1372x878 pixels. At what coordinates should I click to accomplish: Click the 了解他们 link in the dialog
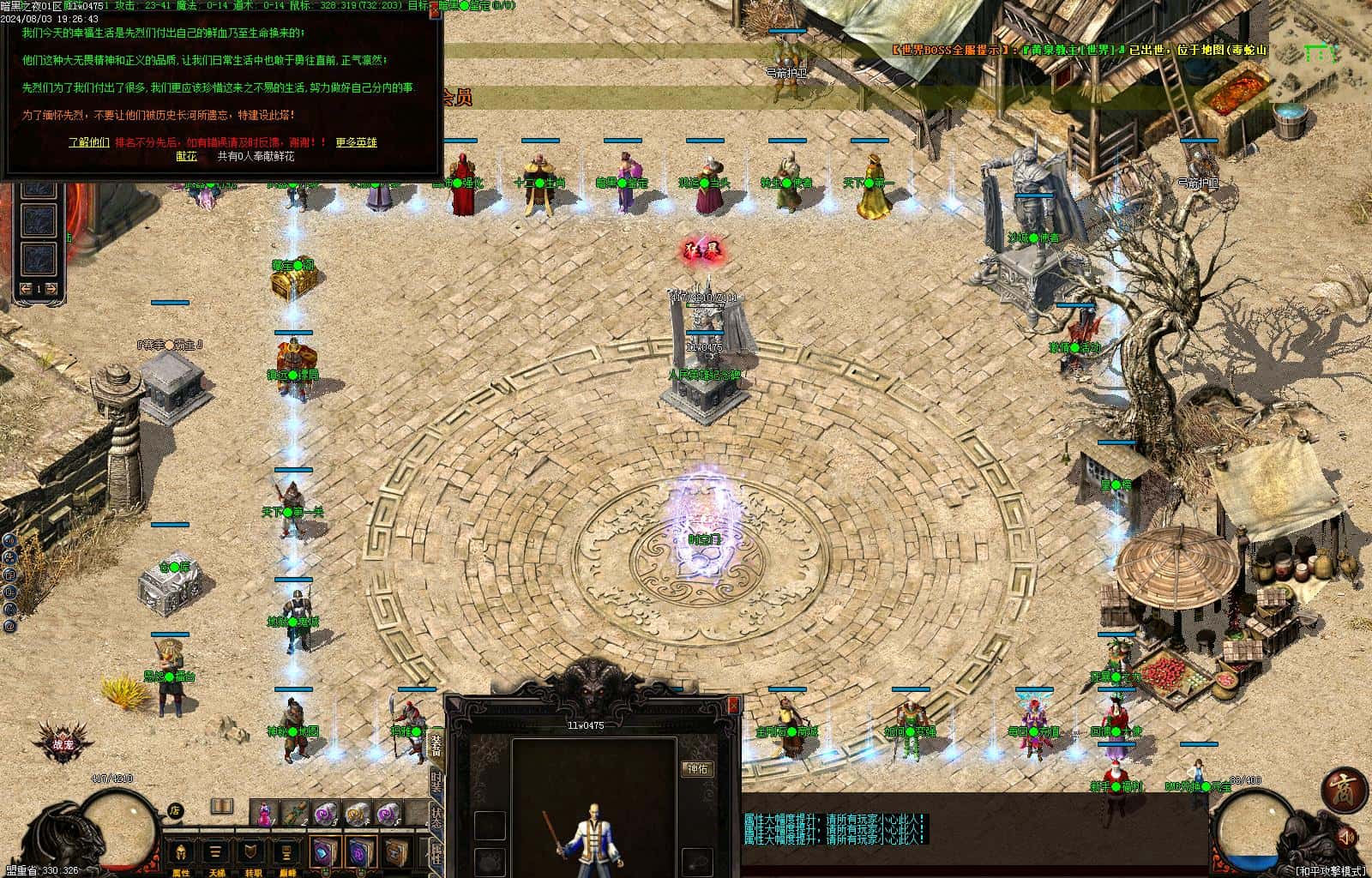[89, 142]
